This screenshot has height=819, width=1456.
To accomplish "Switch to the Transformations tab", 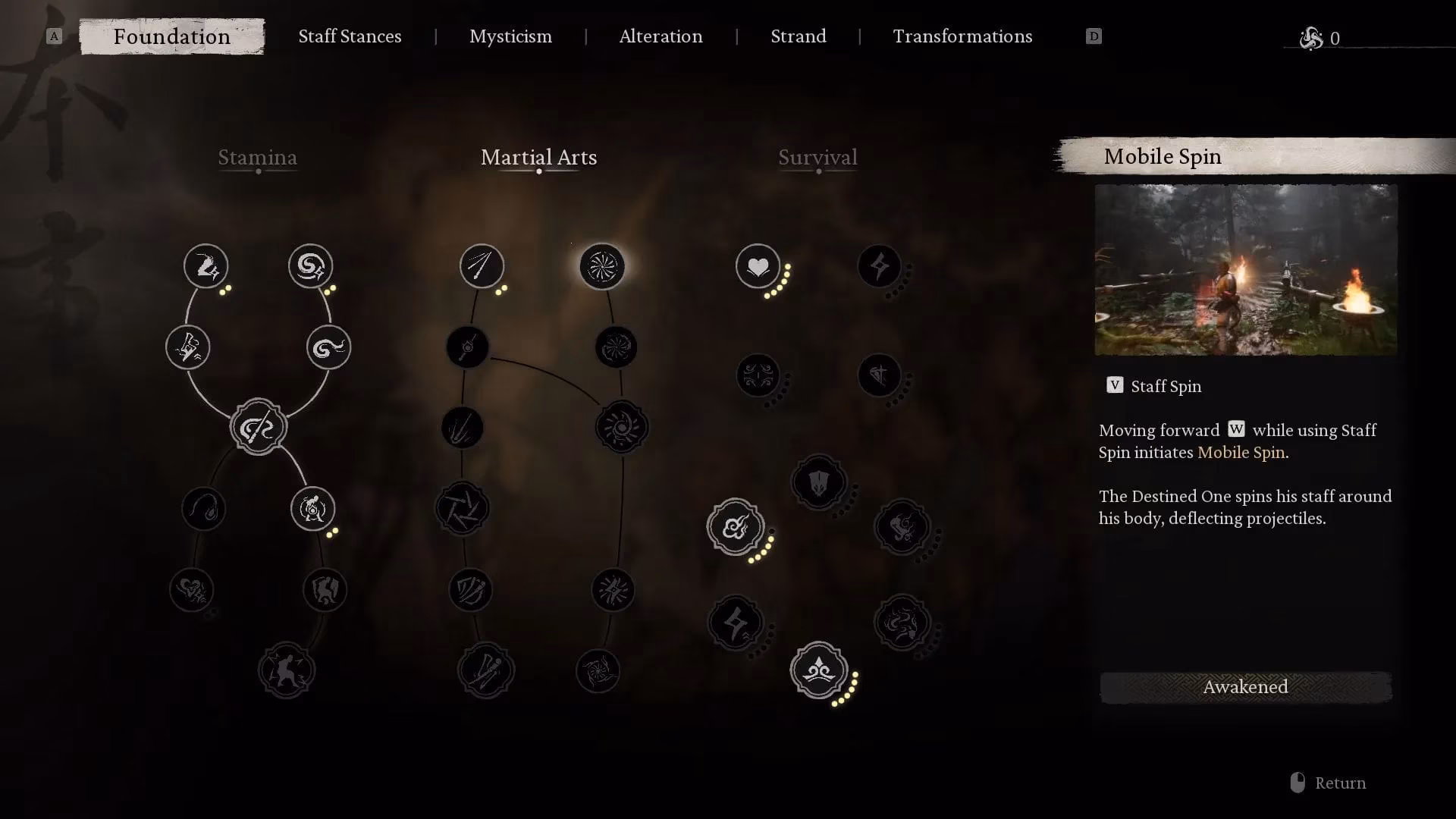I will (x=962, y=36).
